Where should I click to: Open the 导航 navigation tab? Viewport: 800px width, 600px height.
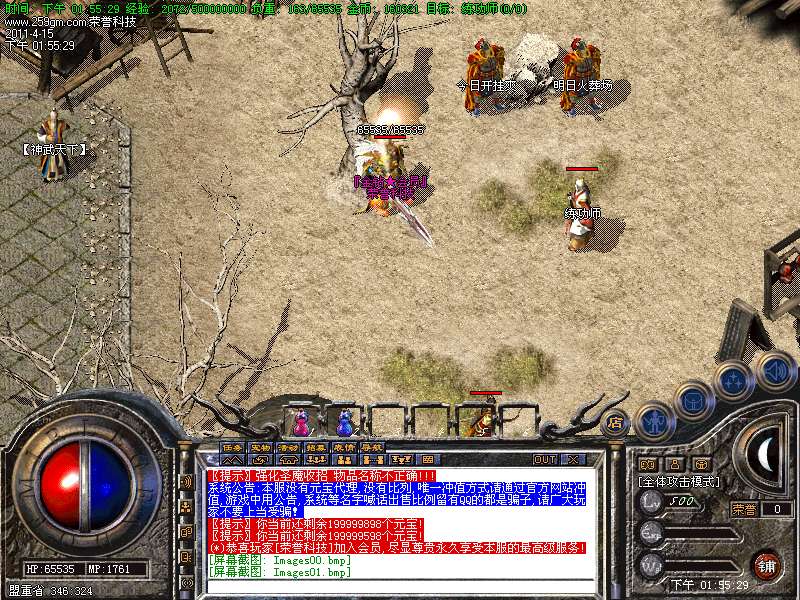[372, 448]
